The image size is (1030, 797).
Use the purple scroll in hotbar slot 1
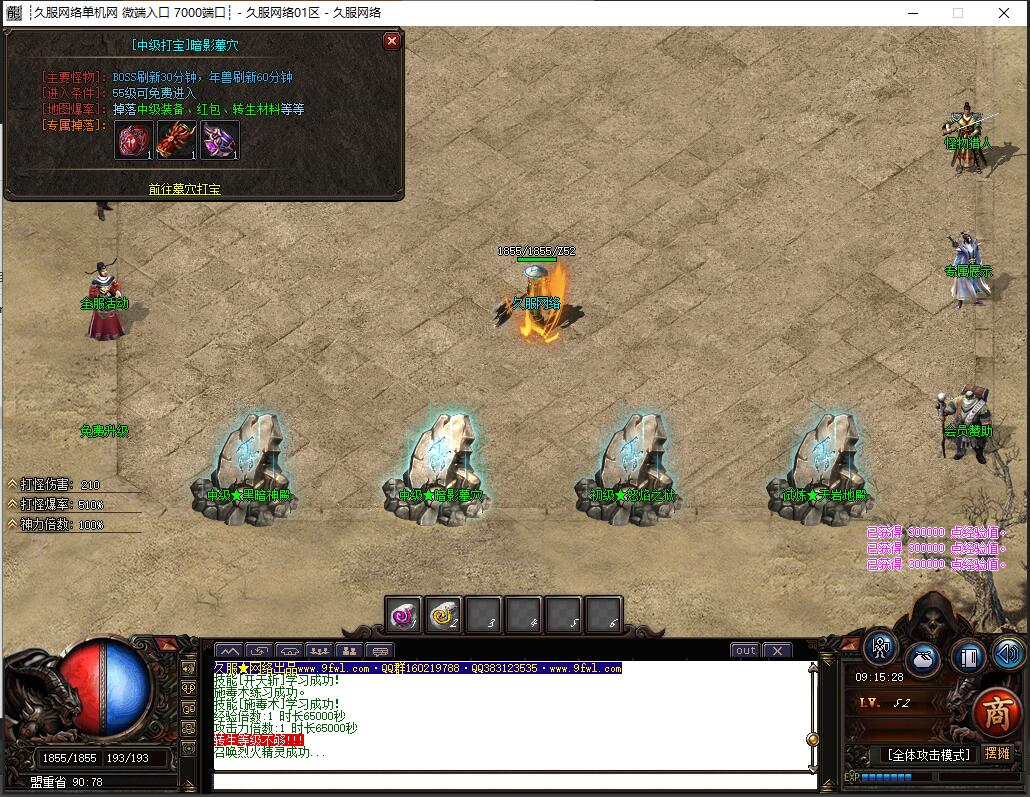coord(404,615)
